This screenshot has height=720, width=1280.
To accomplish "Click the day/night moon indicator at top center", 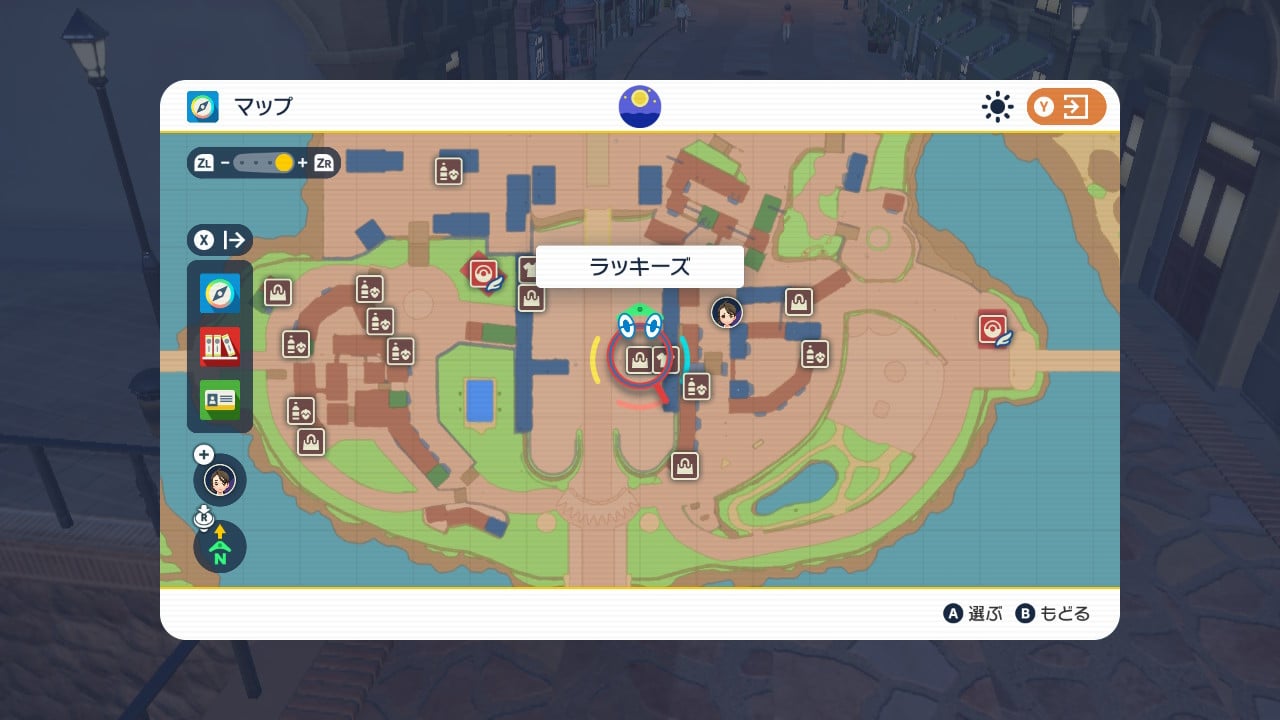I will 639,106.
